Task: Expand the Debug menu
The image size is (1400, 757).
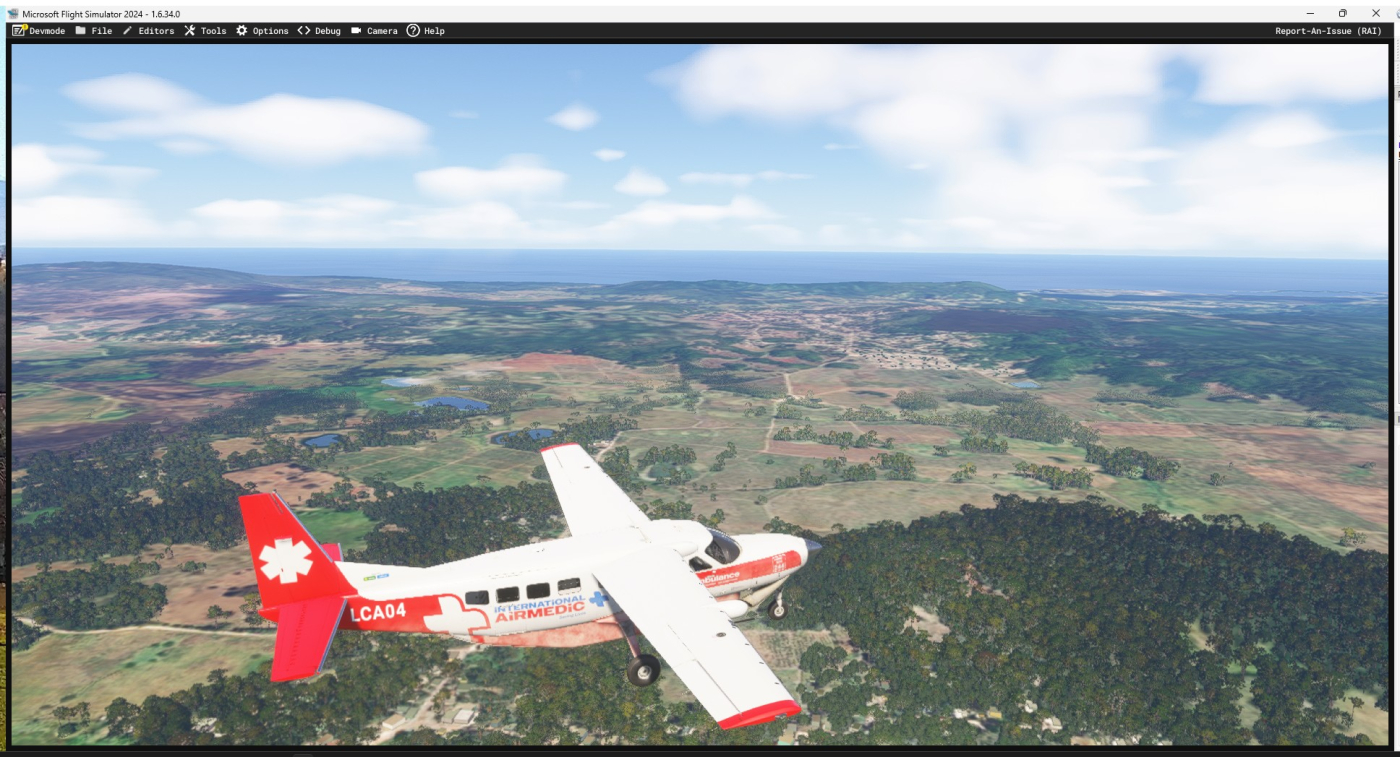Action: coord(319,31)
